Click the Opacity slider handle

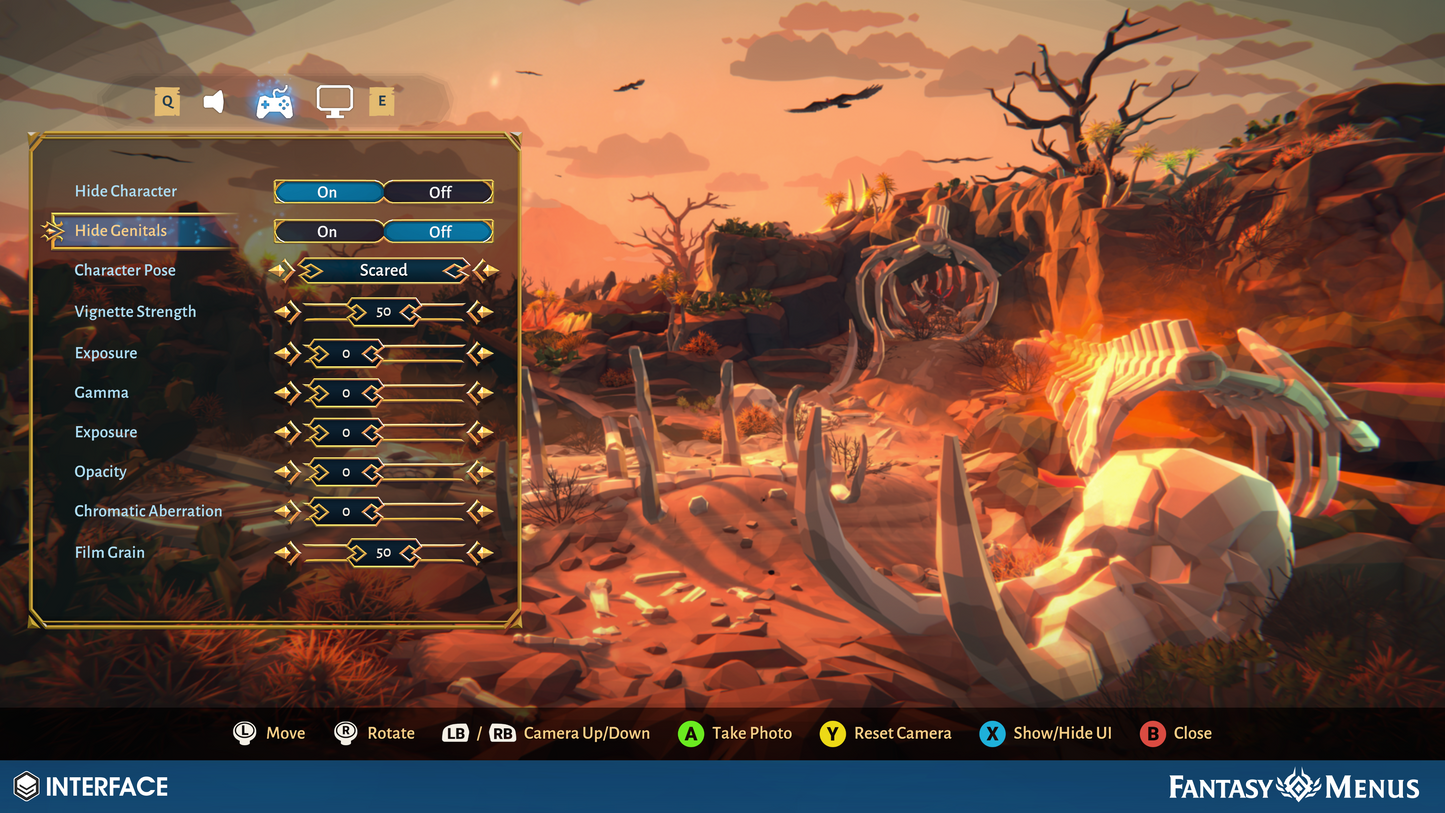tap(346, 472)
